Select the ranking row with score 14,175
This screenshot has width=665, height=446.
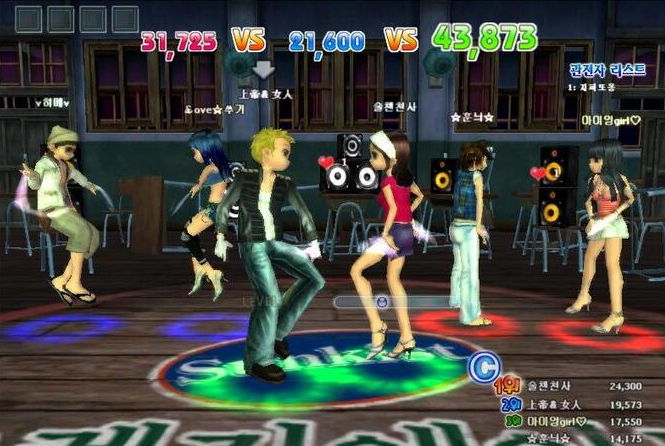click(x=580, y=438)
